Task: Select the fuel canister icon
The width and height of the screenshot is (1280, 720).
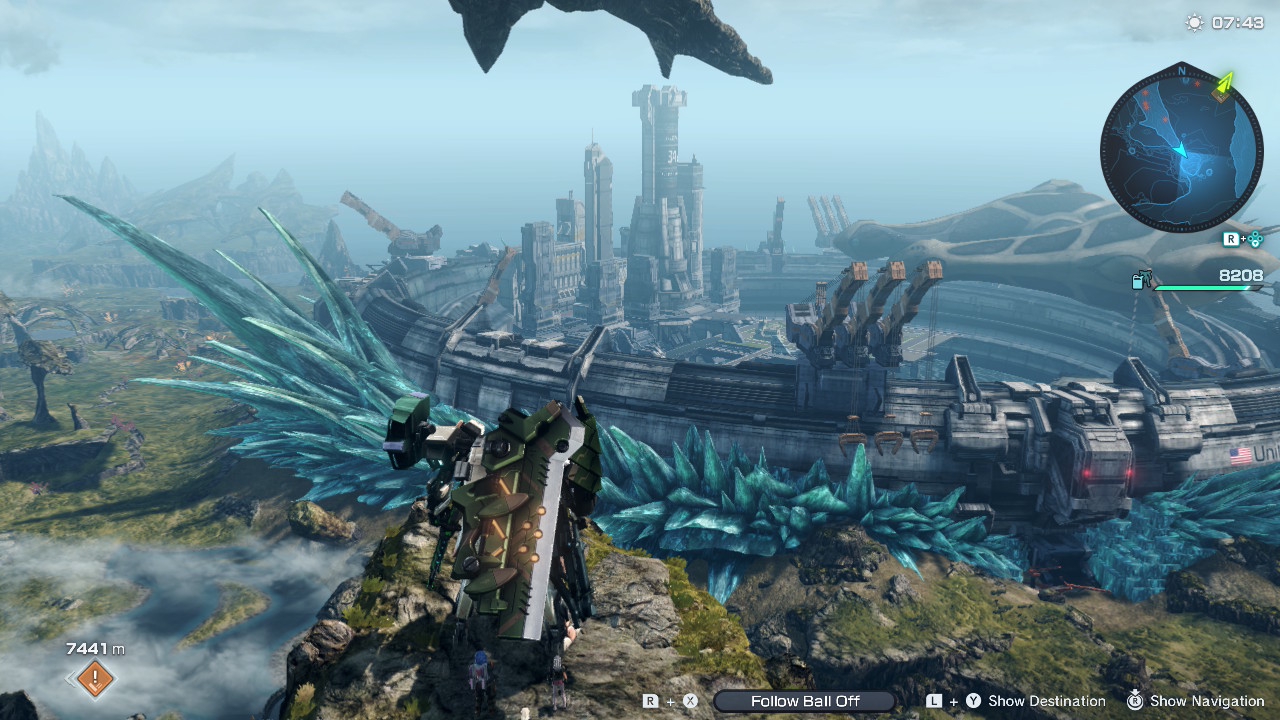Action: [1140, 281]
